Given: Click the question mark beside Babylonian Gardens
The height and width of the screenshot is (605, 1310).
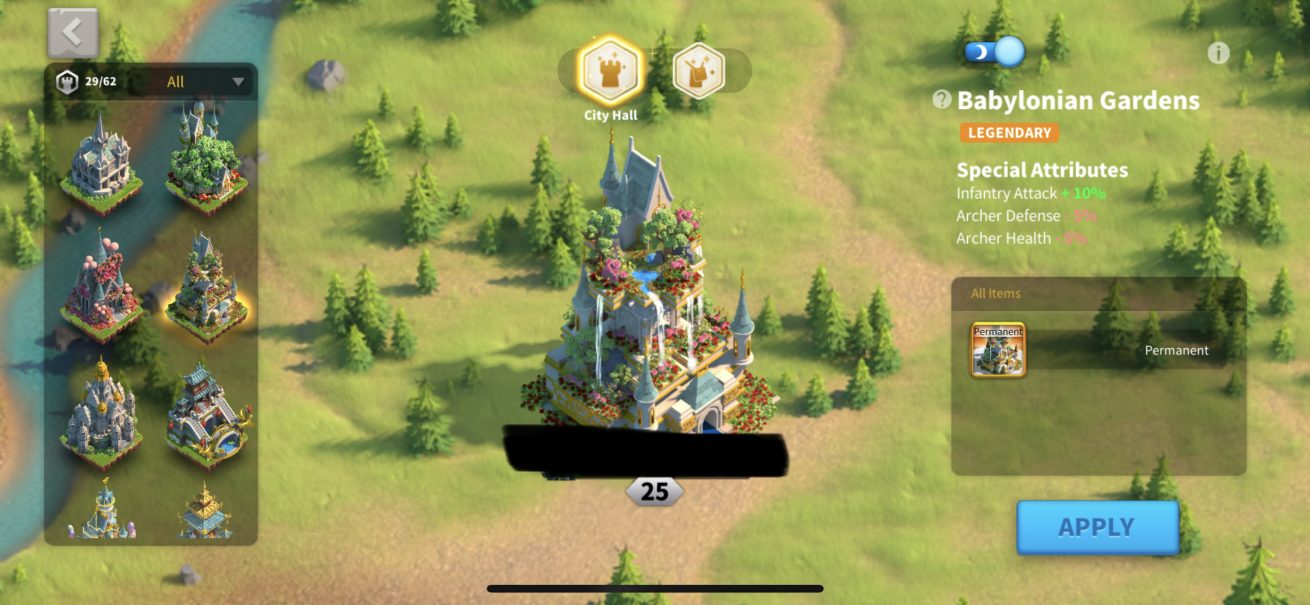Looking at the screenshot, I should pyautogui.click(x=941, y=100).
